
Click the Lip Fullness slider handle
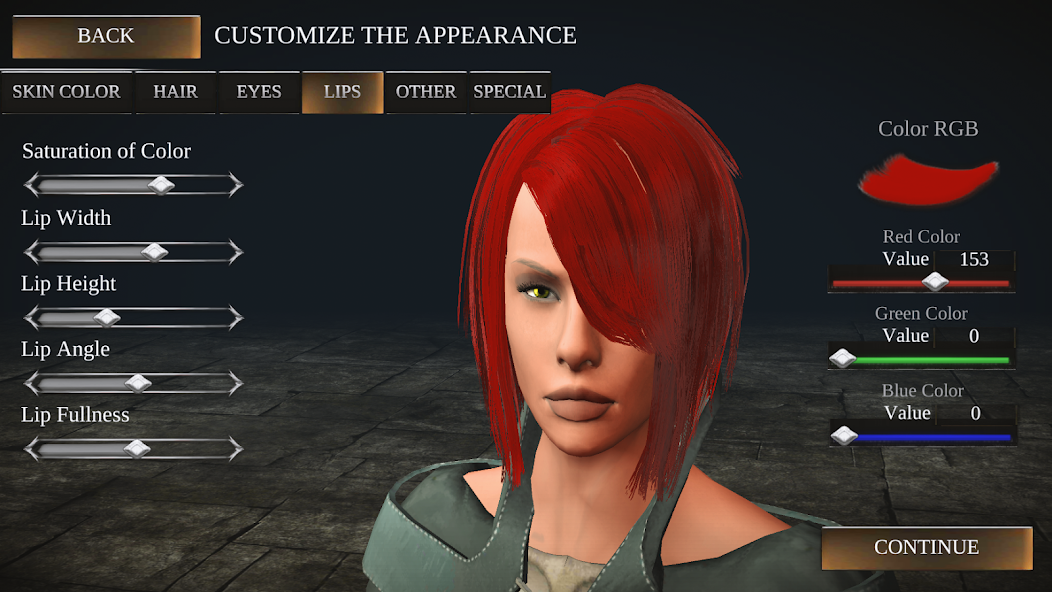tap(137, 449)
